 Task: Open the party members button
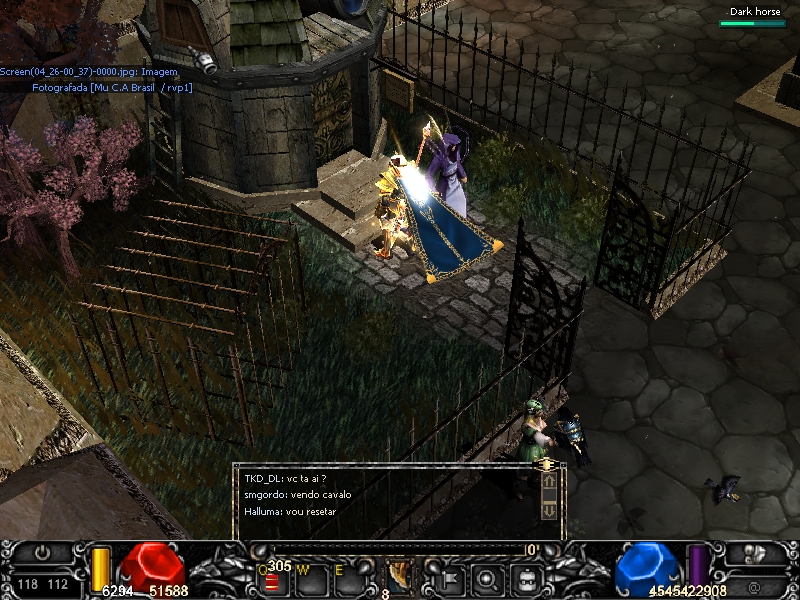click(x=754, y=553)
